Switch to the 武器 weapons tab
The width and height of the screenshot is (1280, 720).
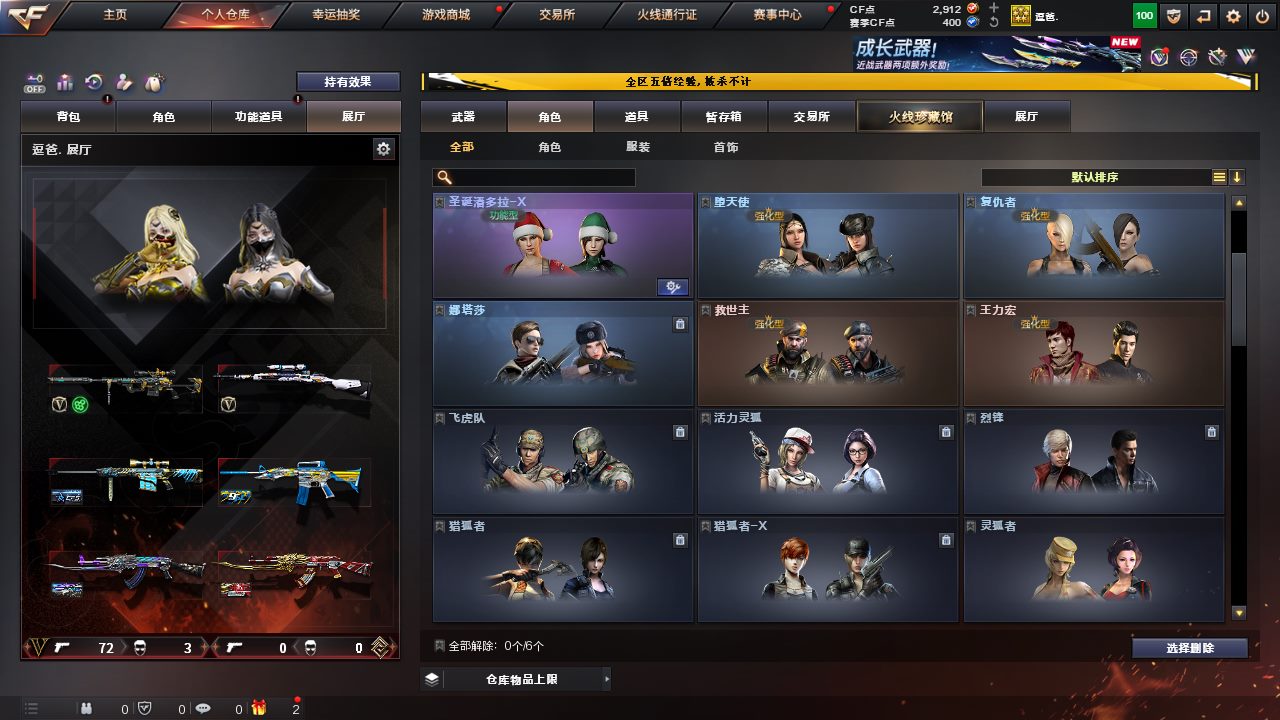[463, 117]
